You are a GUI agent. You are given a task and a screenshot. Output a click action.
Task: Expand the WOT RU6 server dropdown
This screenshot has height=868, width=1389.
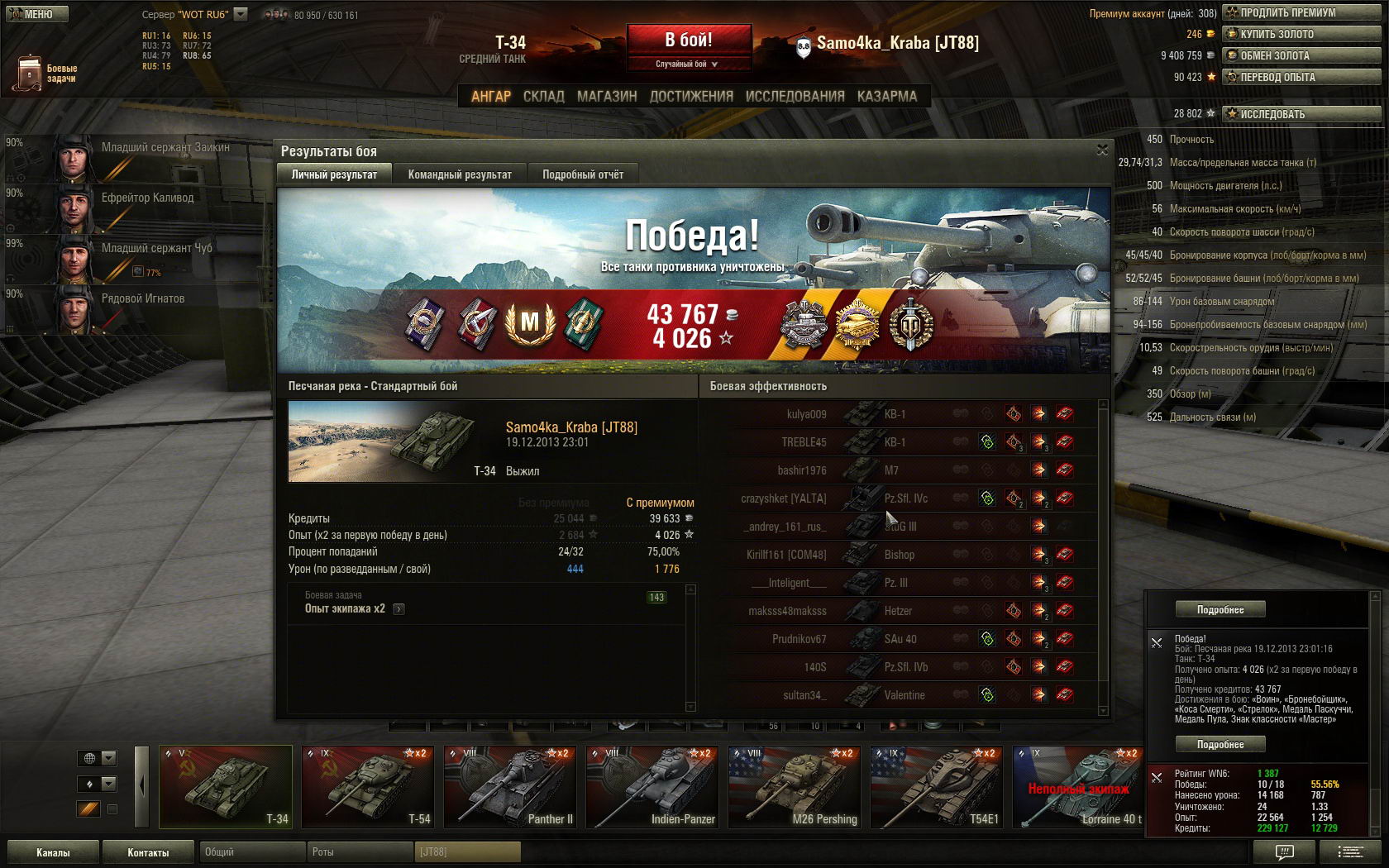pyautogui.click(x=241, y=14)
